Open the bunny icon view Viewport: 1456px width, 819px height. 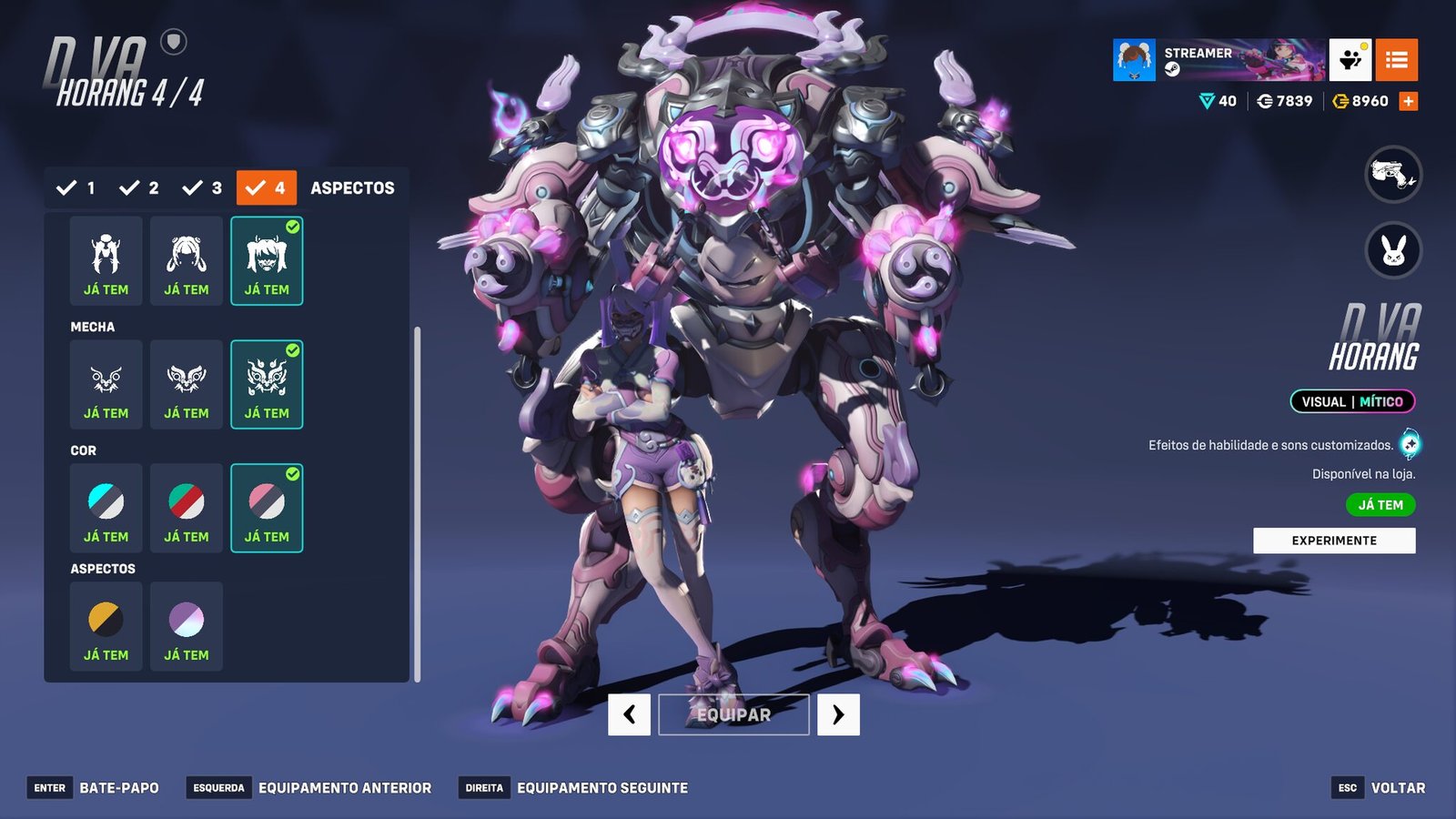click(x=1393, y=250)
